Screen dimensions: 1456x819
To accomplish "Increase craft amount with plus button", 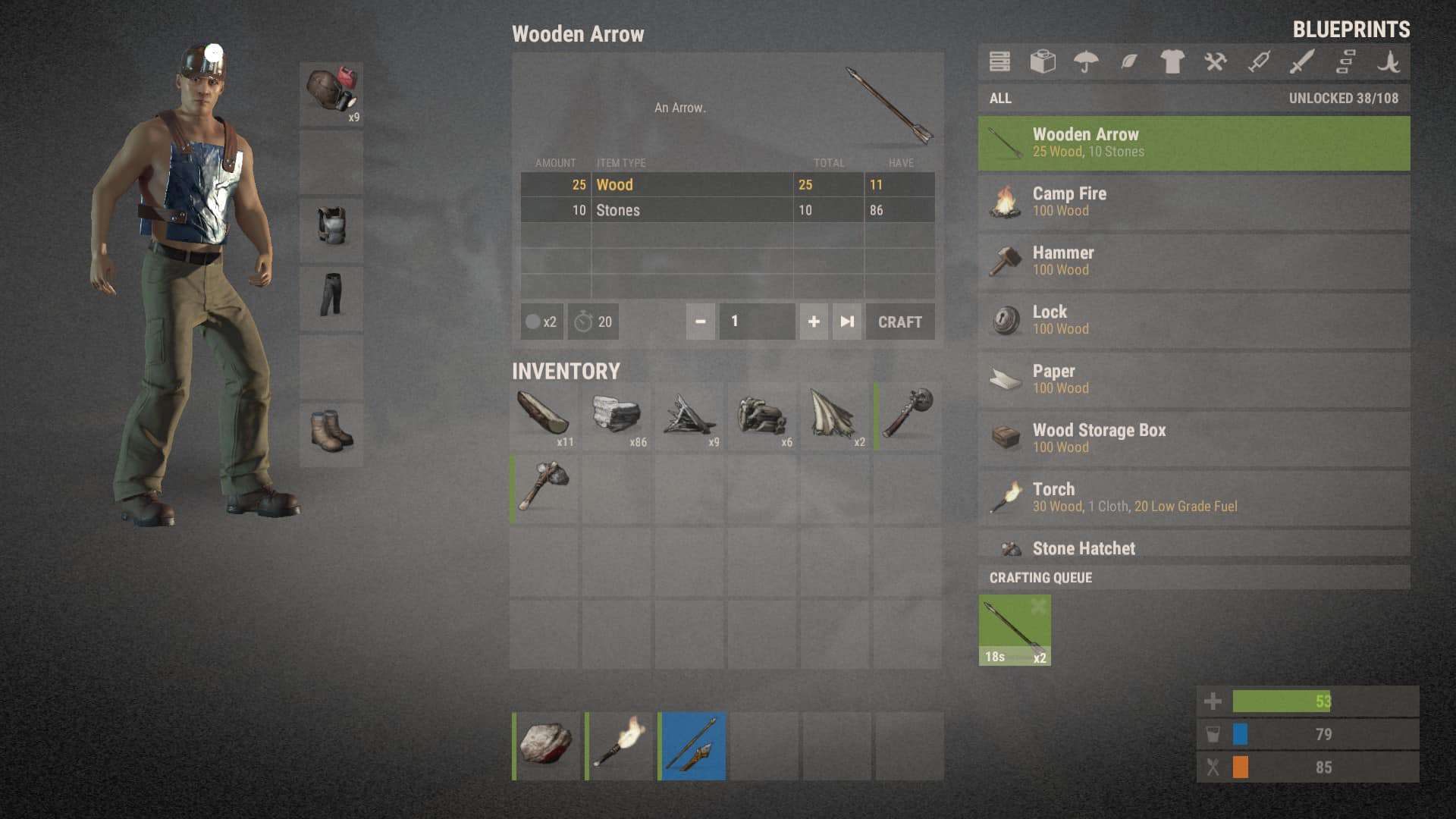I will [814, 322].
